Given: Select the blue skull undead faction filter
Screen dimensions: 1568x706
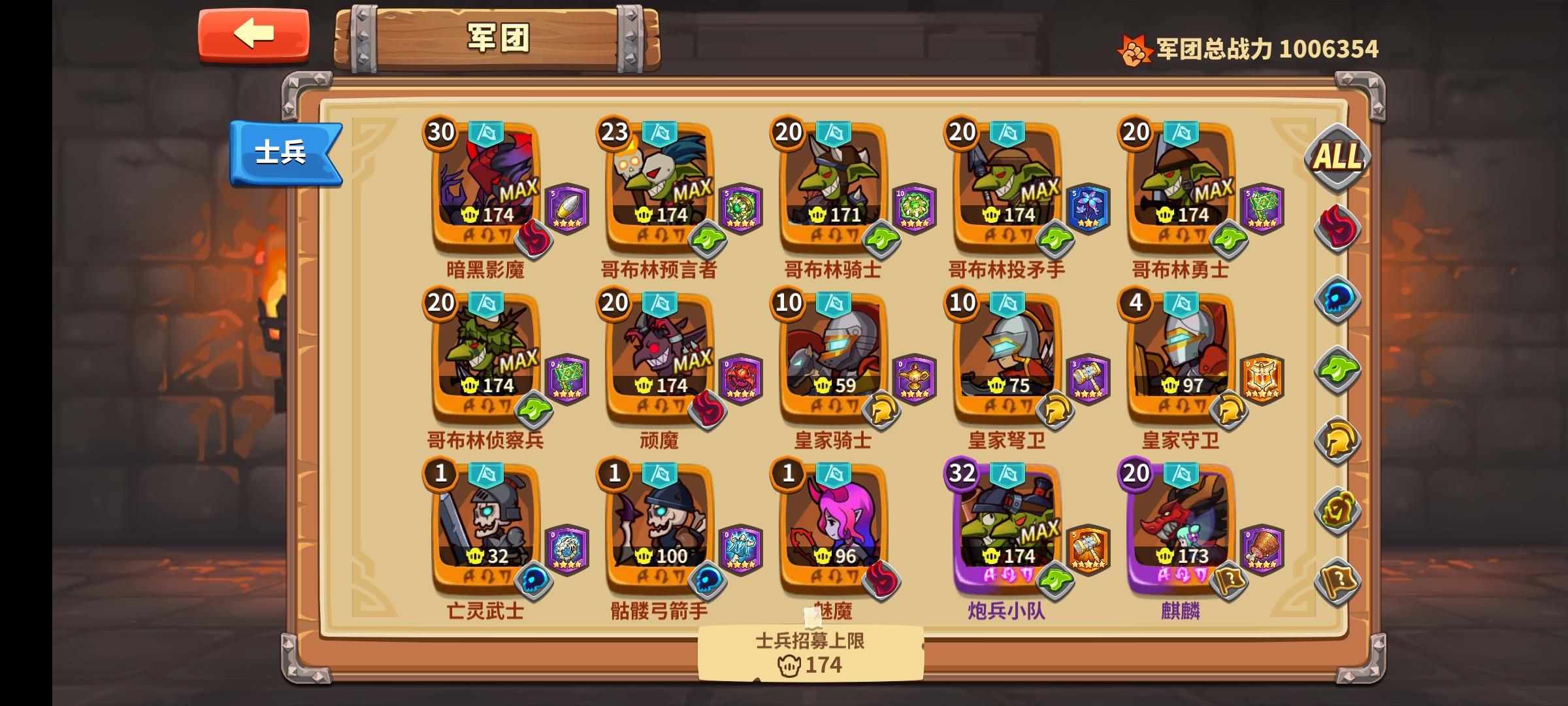Looking at the screenshot, I should [x=1339, y=299].
